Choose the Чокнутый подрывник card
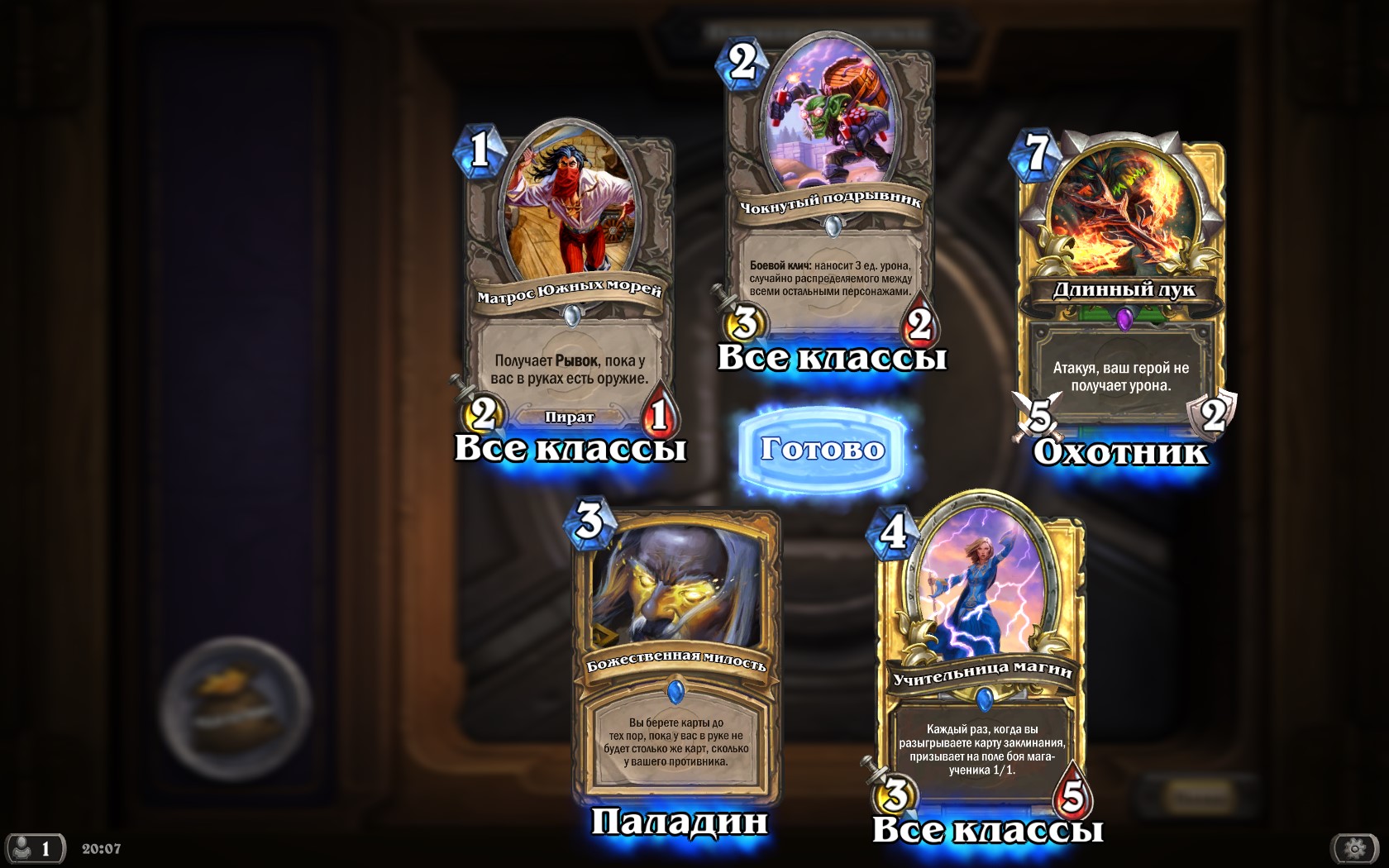Image resolution: width=1389 pixels, height=868 pixels. pos(830,190)
